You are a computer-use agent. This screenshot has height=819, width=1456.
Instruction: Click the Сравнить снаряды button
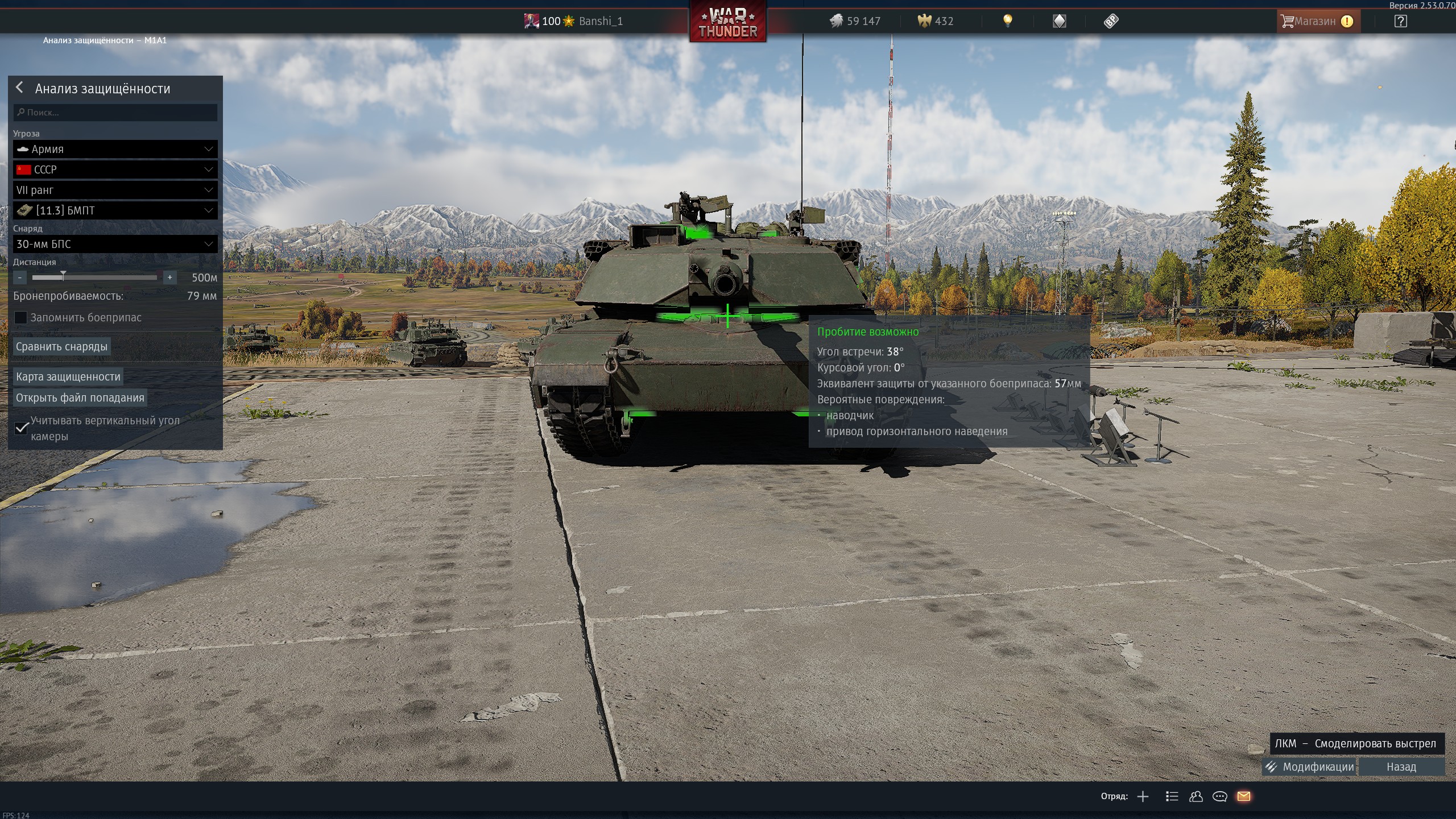61,346
